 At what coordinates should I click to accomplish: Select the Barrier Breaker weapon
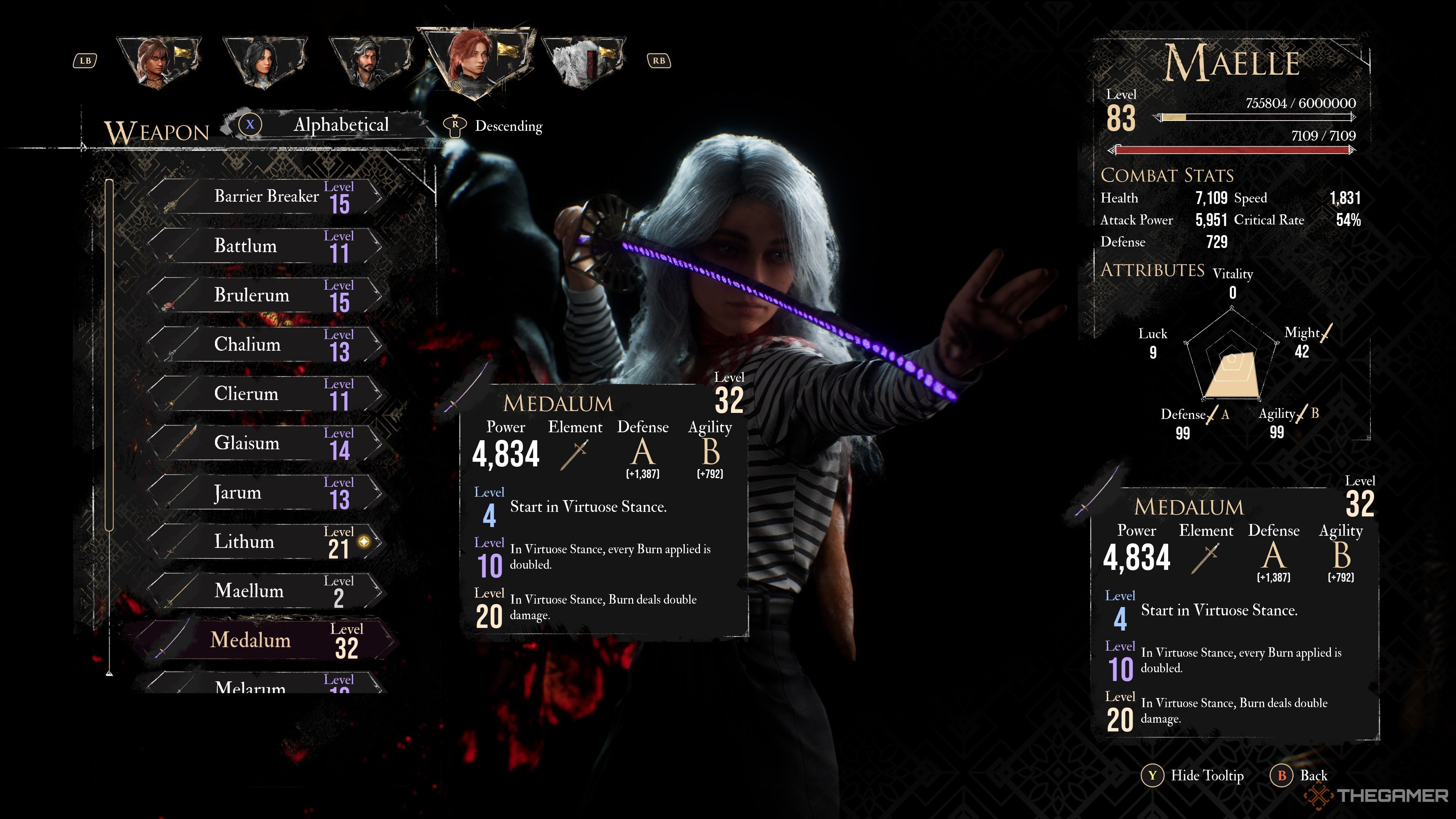(x=266, y=197)
